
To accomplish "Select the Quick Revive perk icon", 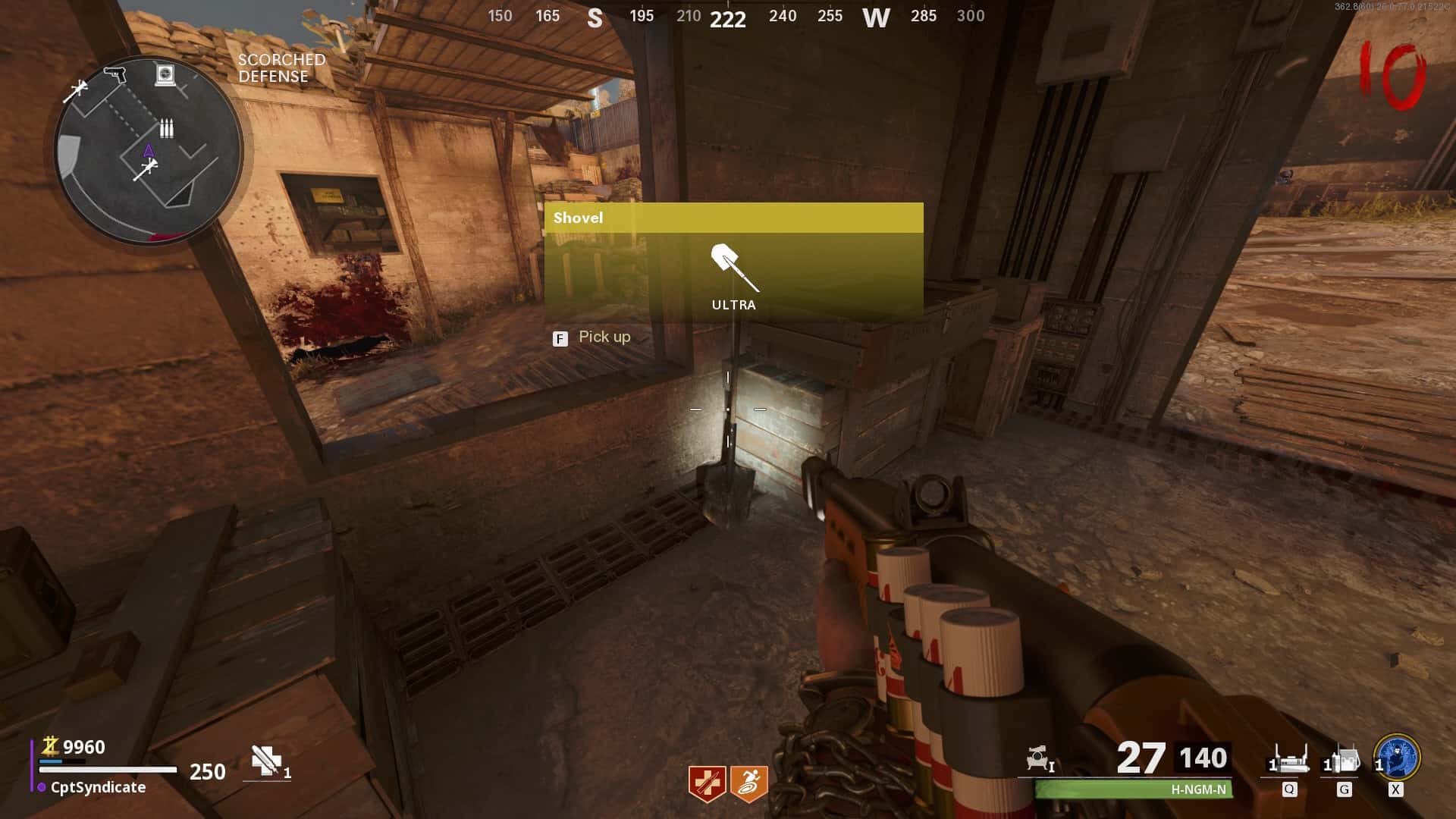I will pyautogui.click(x=707, y=783).
